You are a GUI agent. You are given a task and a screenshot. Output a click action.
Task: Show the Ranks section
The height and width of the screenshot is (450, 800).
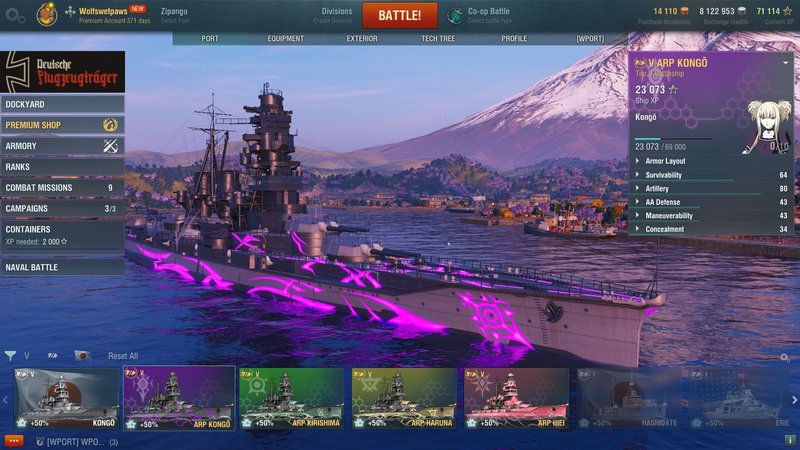pyautogui.click(x=62, y=167)
